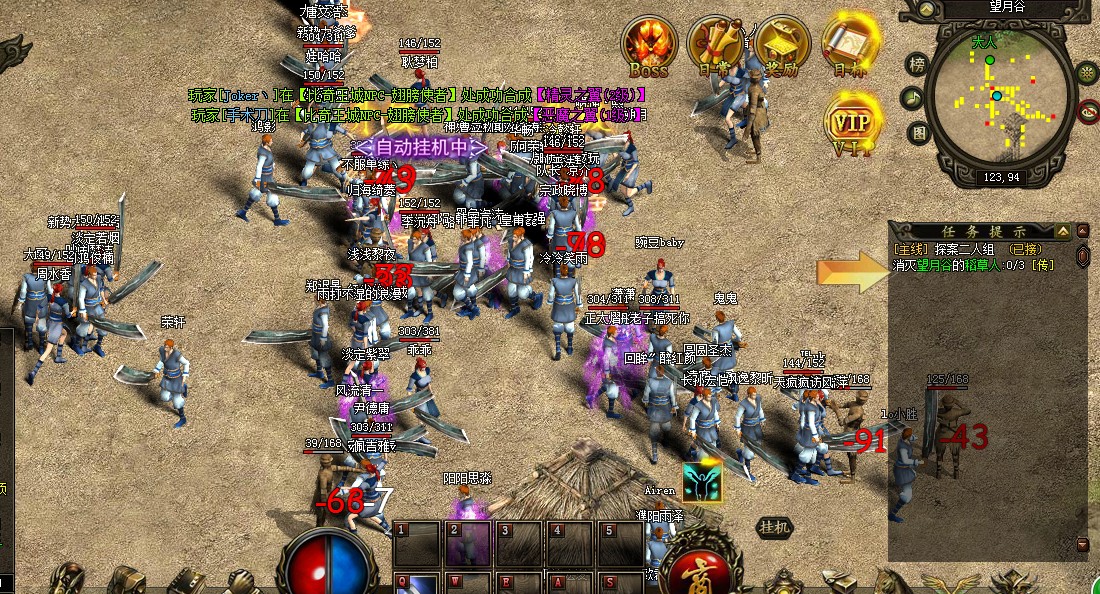Collapse the 任务提示 quest panel

pyautogui.click(x=1062, y=231)
